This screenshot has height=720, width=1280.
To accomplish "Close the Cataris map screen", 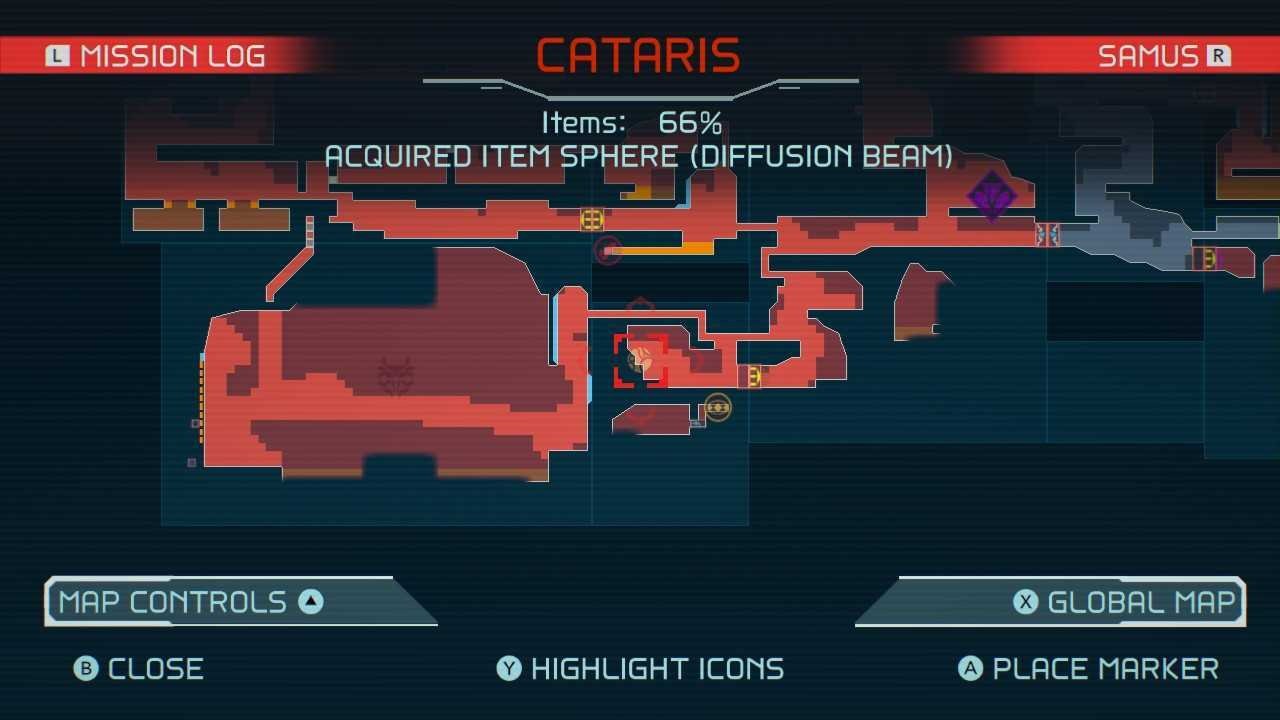I will pos(139,668).
